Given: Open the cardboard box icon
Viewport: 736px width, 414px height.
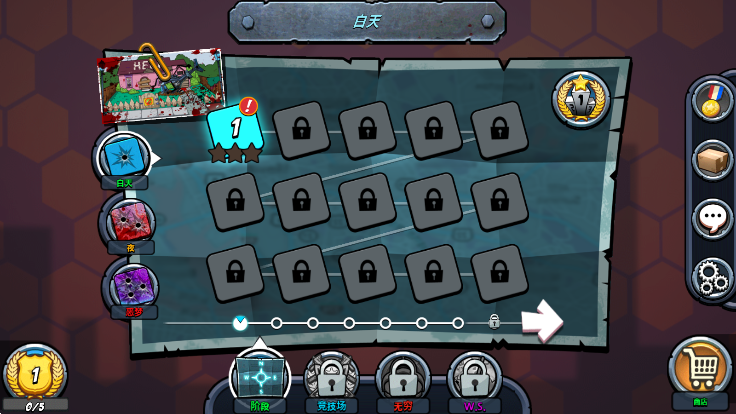Looking at the screenshot, I should click(712, 160).
